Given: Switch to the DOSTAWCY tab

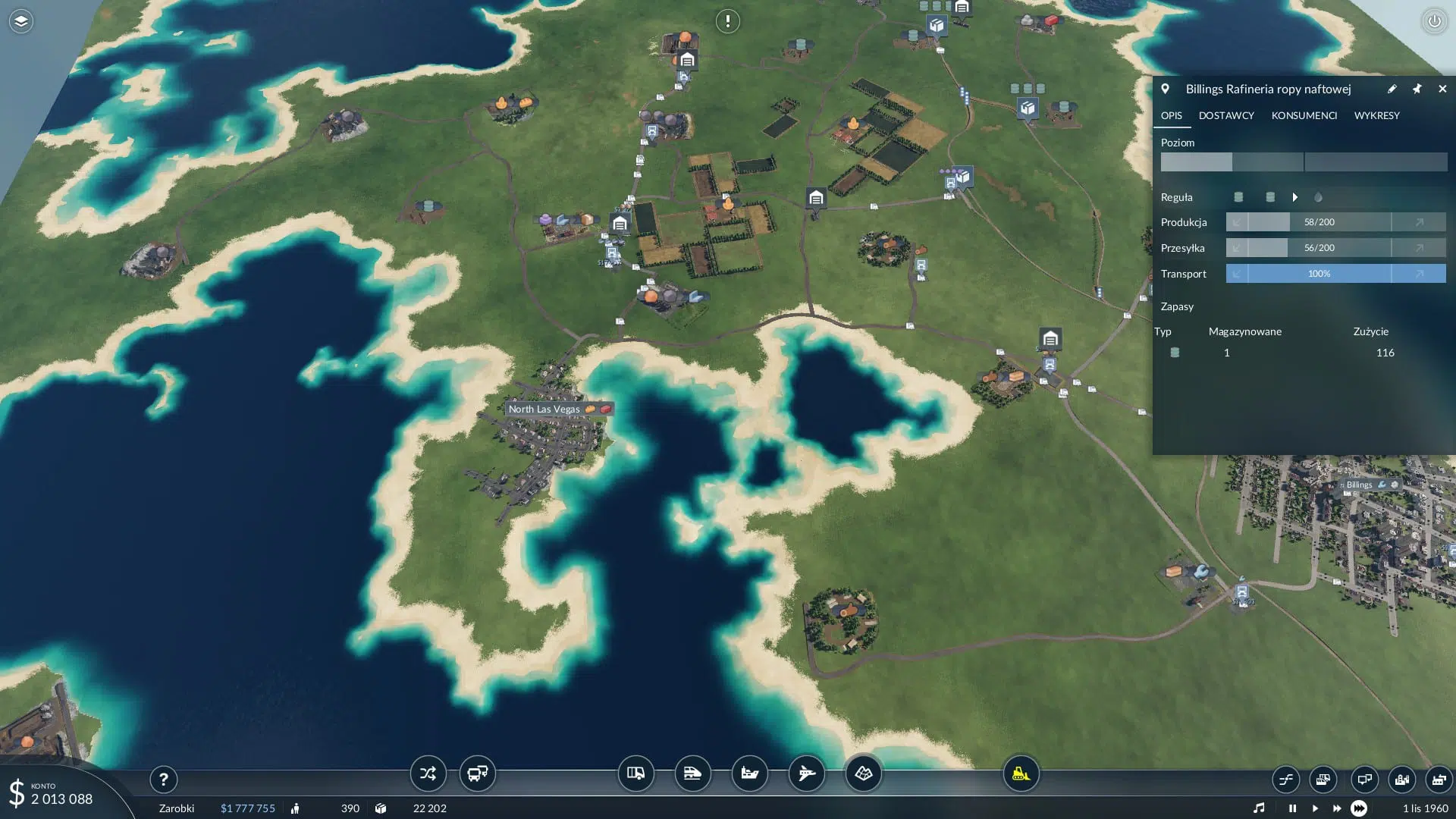Looking at the screenshot, I should pyautogui.click(x=1226, y=115).
